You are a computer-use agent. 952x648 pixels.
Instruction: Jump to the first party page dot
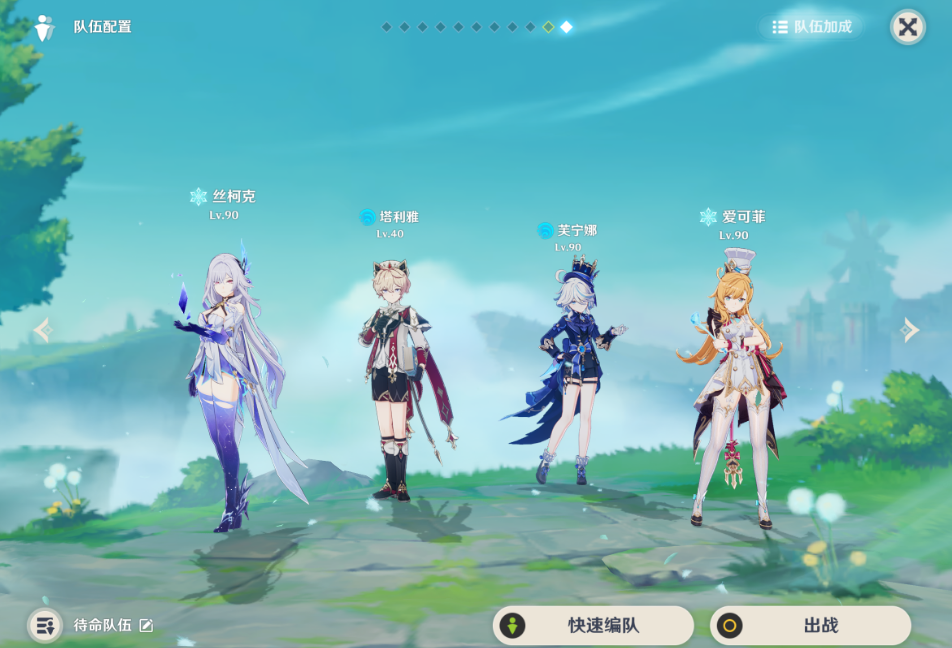387,27
